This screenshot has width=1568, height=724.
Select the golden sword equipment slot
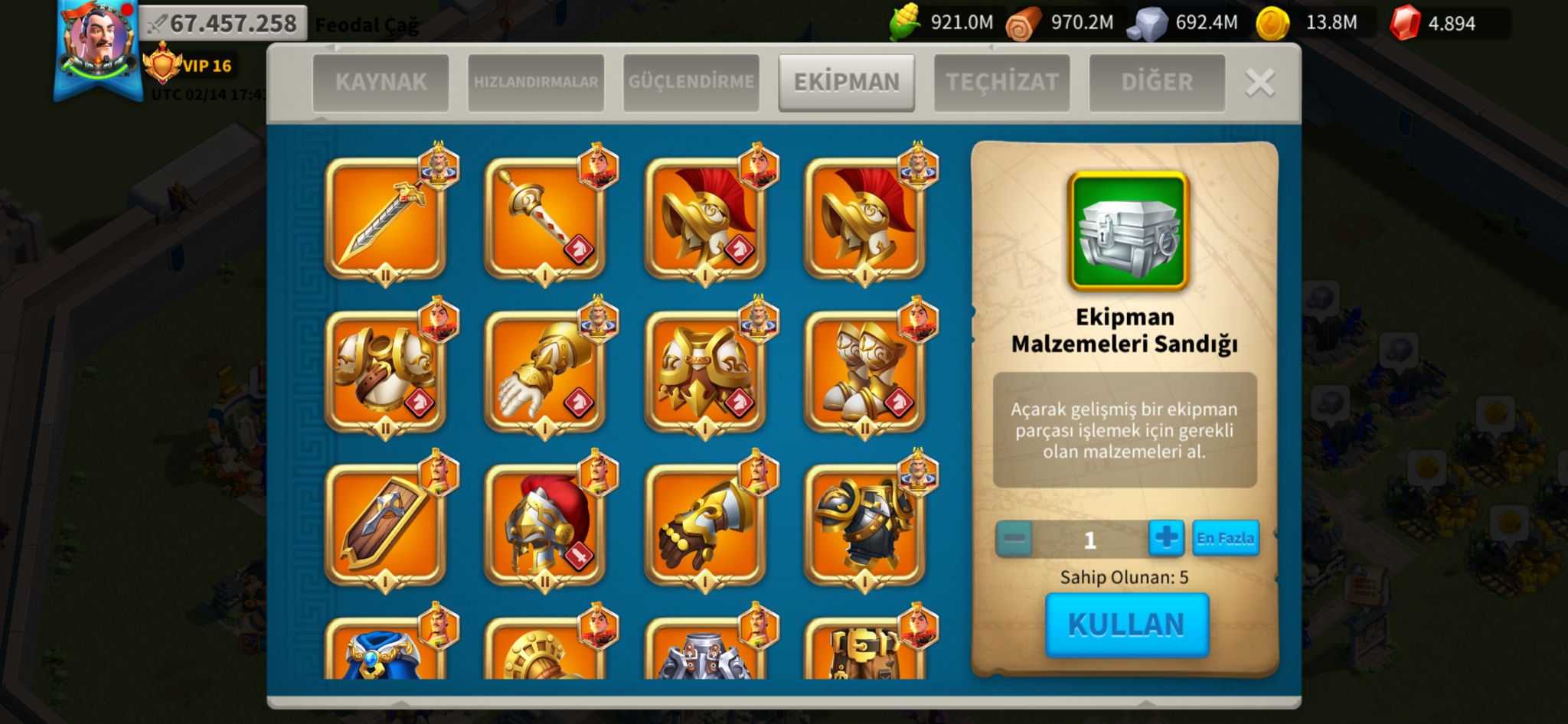click(385, 220)
